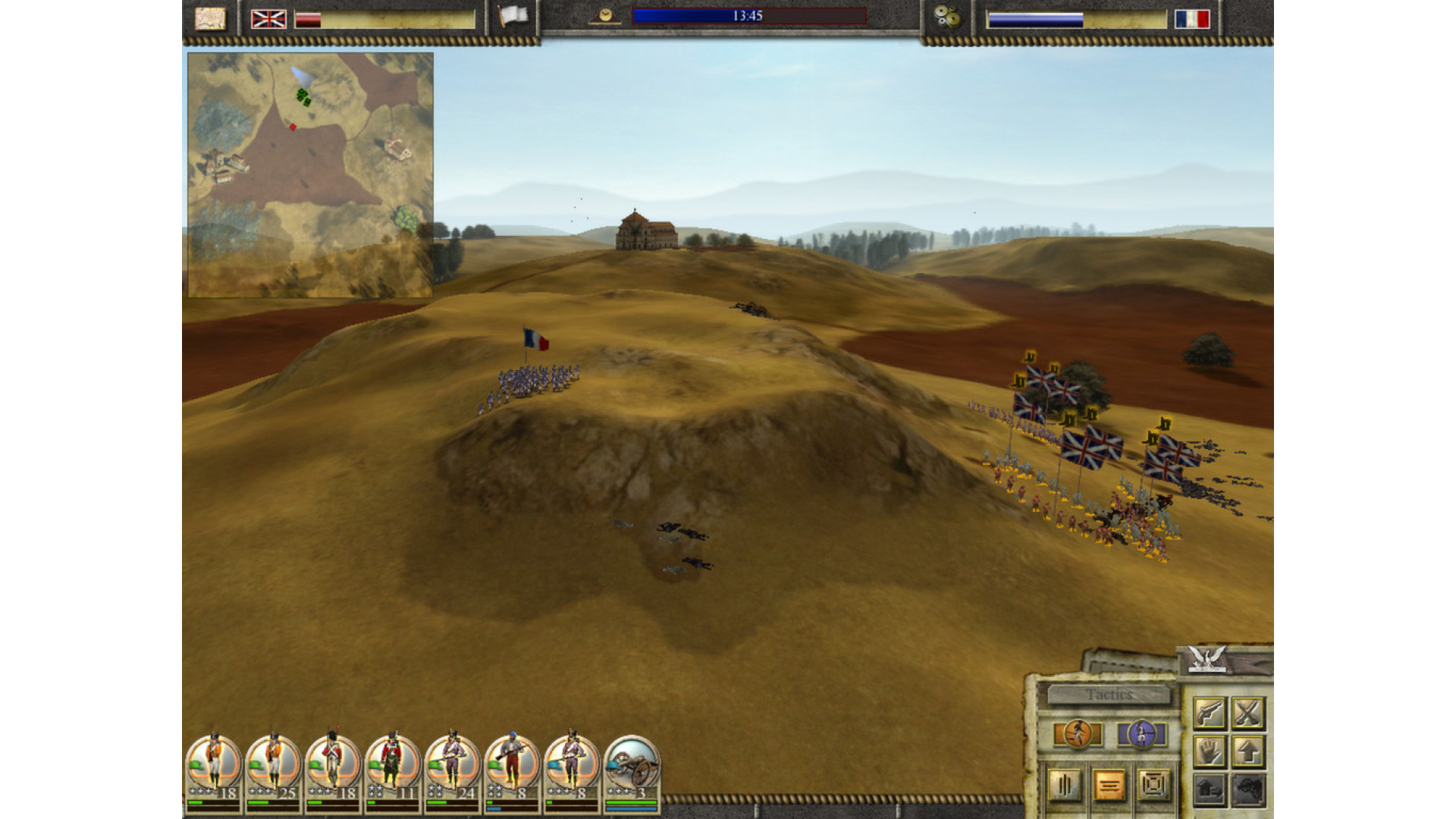Choose the running soldier tactic
1456x819 pixels.
(x=1078, y=734)
